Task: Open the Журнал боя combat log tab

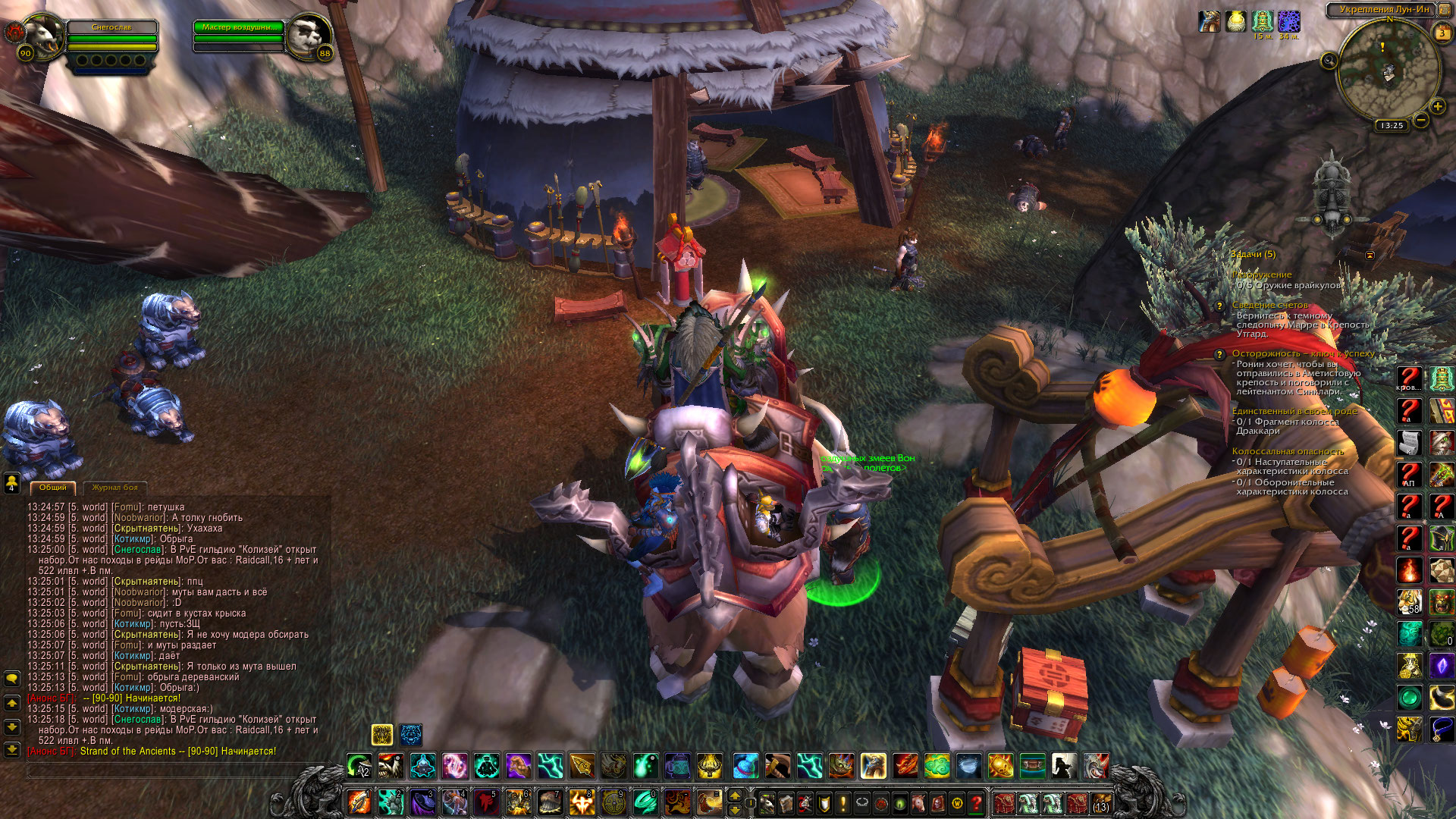Action: [x=115, y=488]
